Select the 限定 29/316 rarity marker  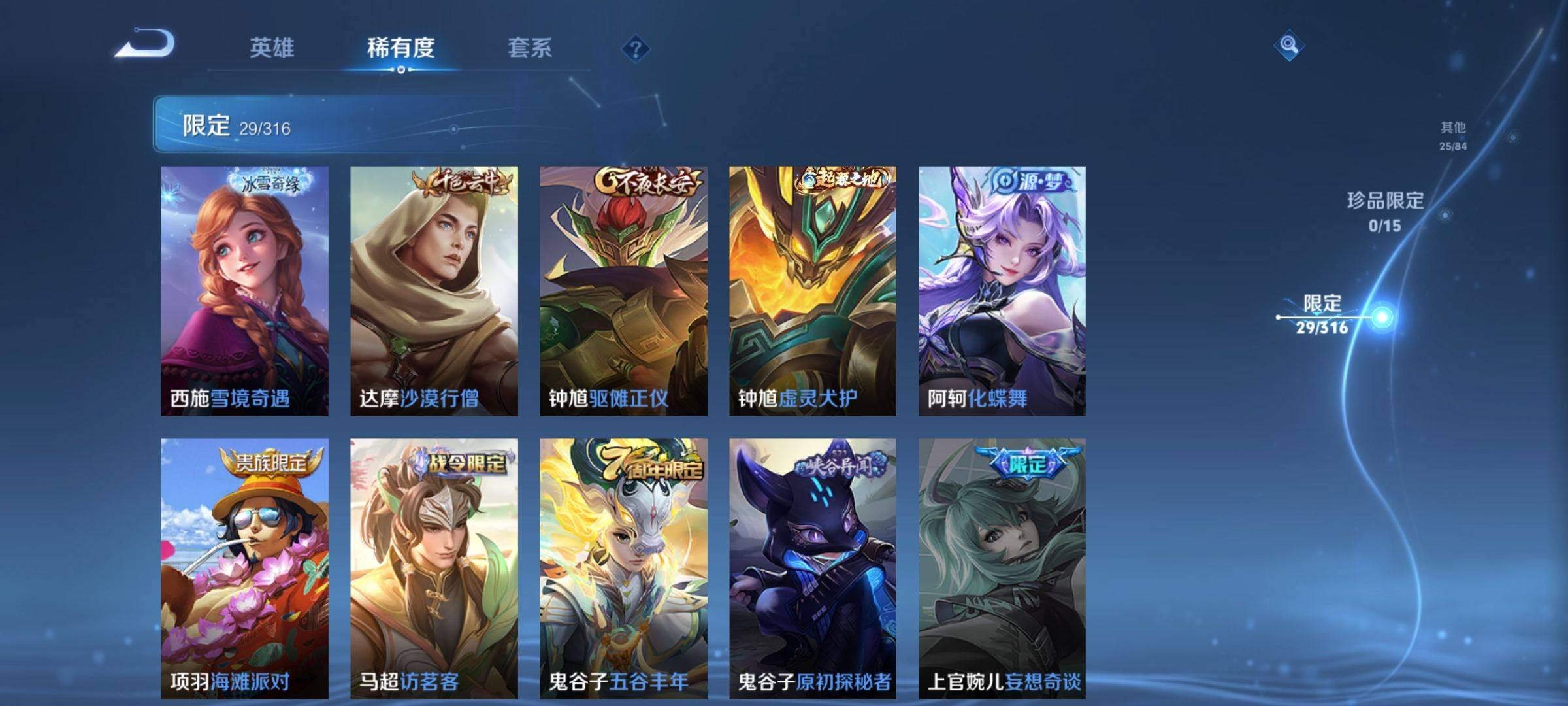(1322, 314)
